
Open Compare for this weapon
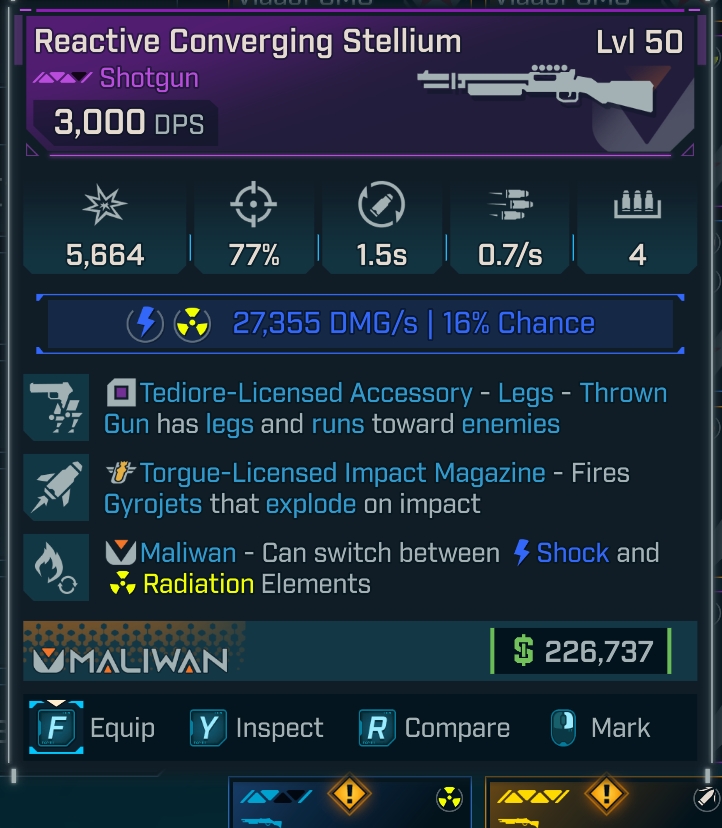pos(434,728)
